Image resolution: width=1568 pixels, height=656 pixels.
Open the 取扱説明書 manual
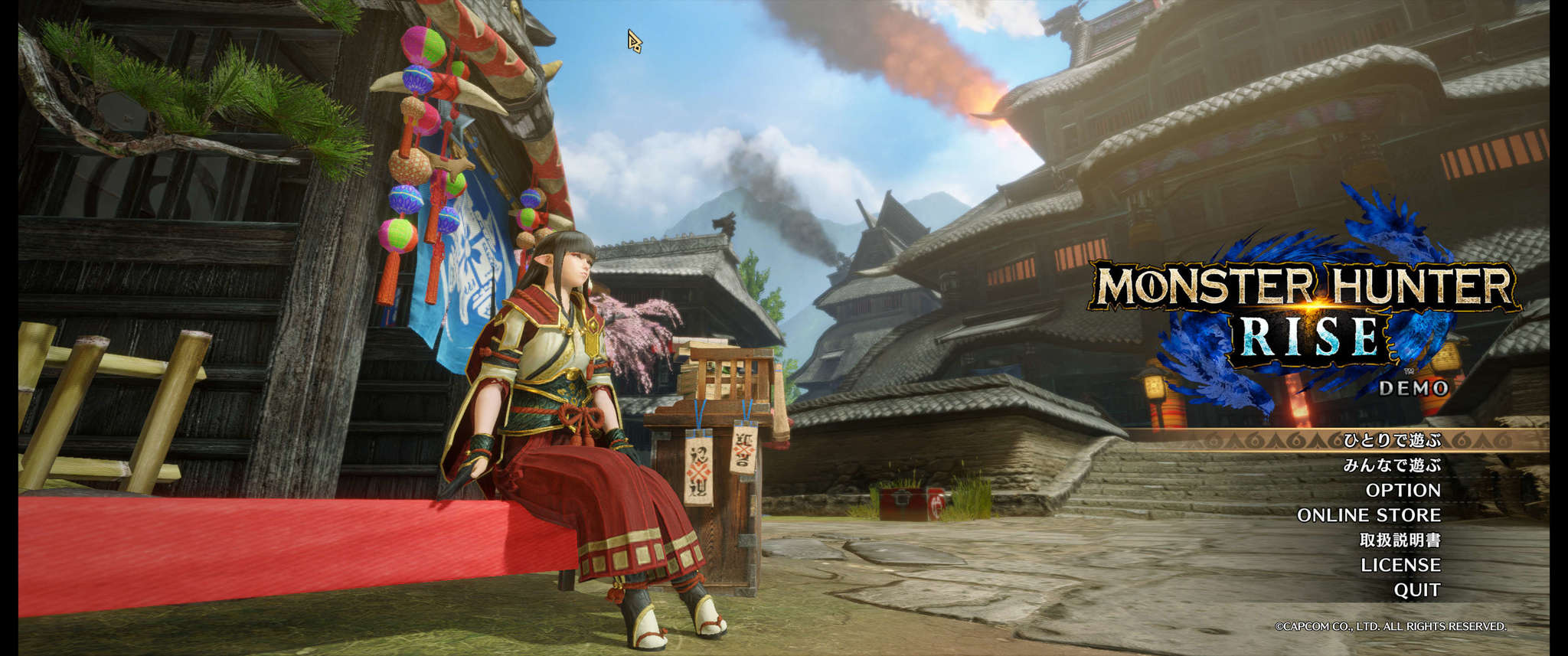tap(1400, 540)
